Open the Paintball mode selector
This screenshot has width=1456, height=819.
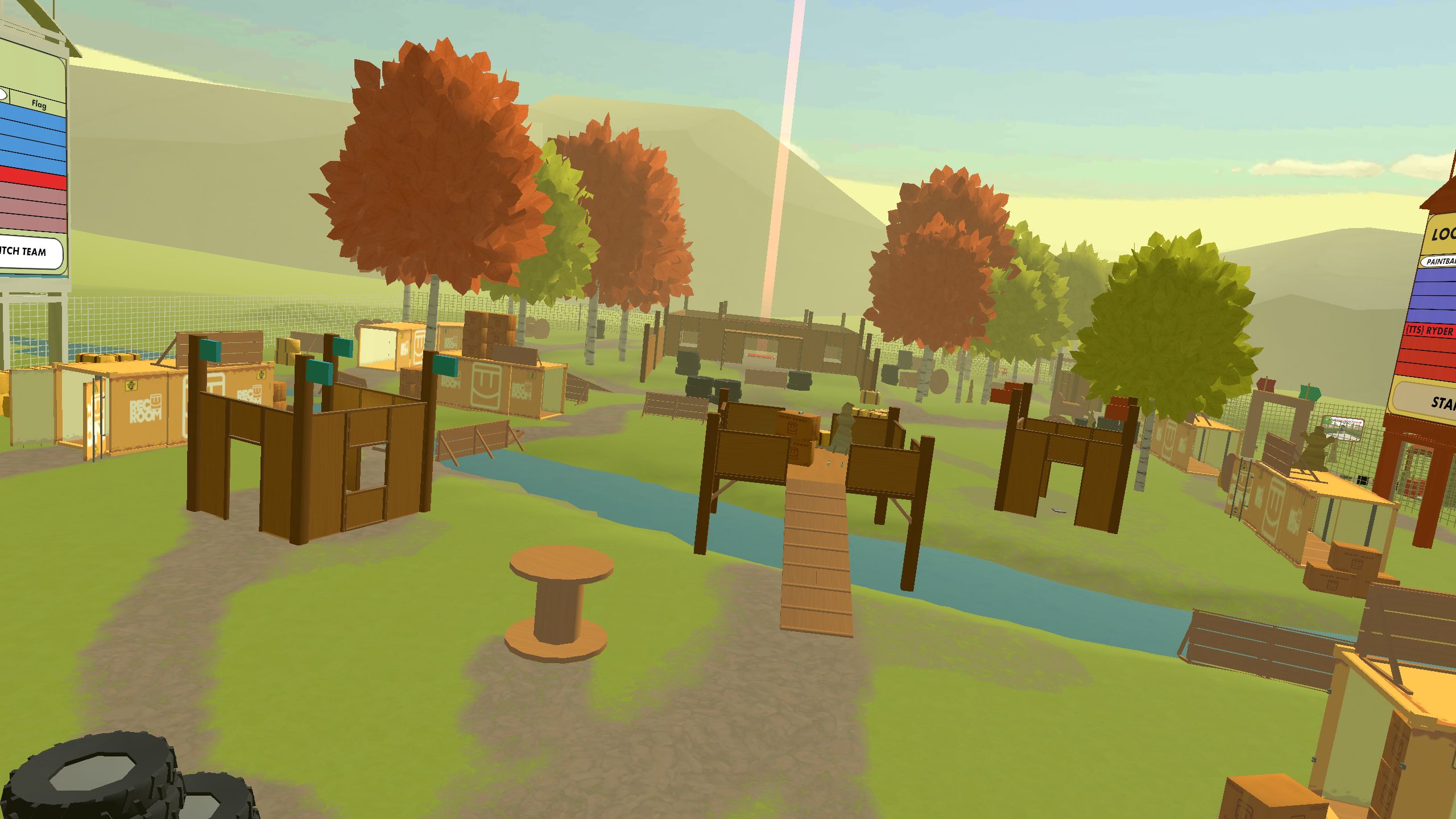1438,262
